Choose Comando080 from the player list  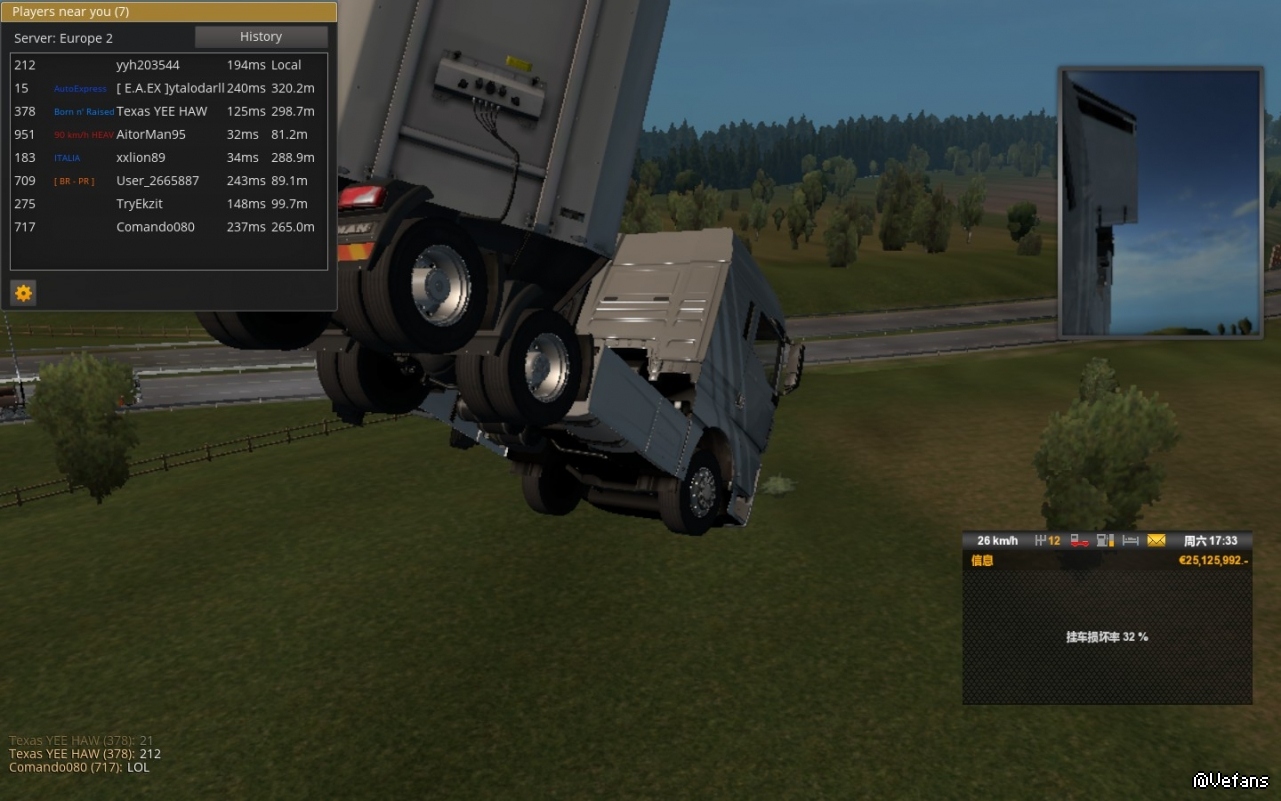pyautogui.click(x=155, y=227)
